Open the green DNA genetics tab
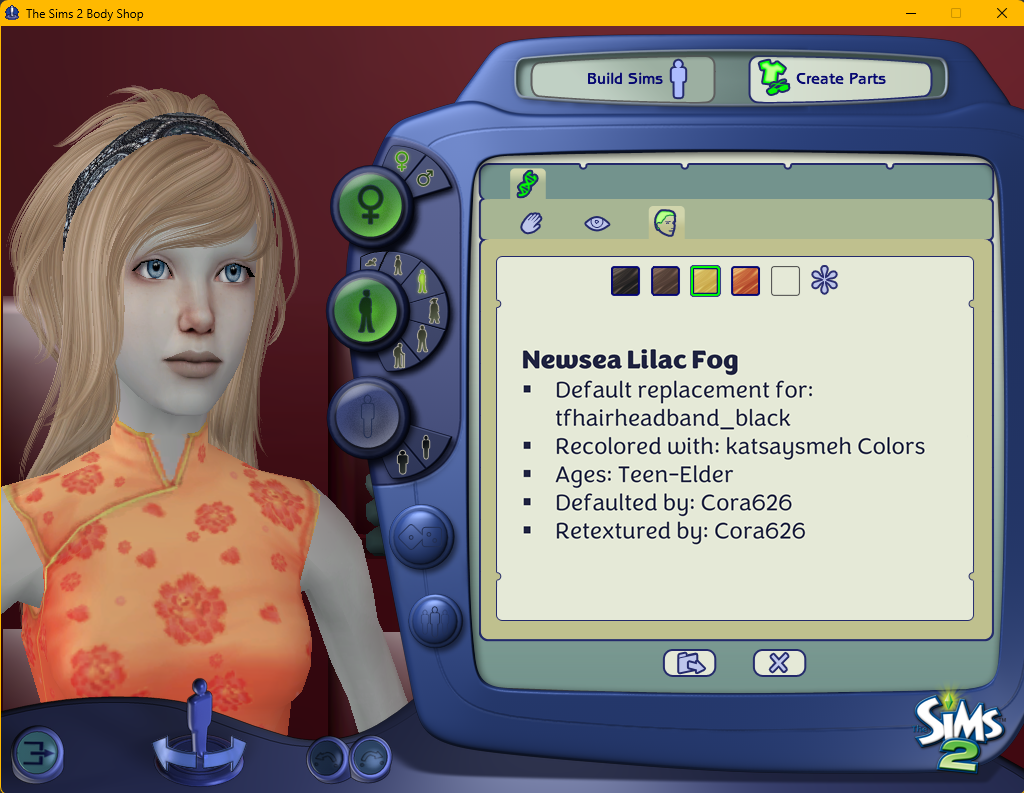This screenshot has height=793, width=1024. (527, 183)
